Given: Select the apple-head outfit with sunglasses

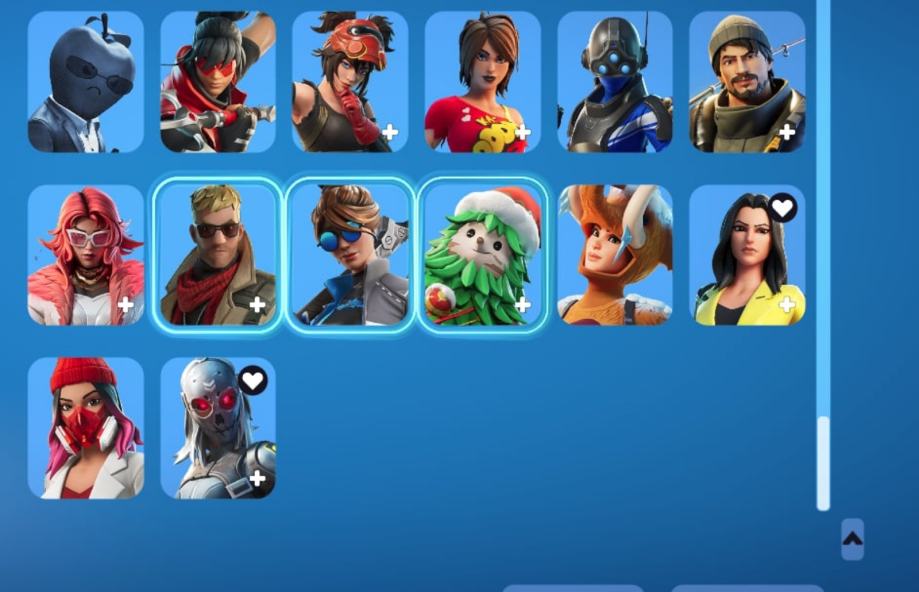Looking at the screenshot, I should [x=86, y=82].
